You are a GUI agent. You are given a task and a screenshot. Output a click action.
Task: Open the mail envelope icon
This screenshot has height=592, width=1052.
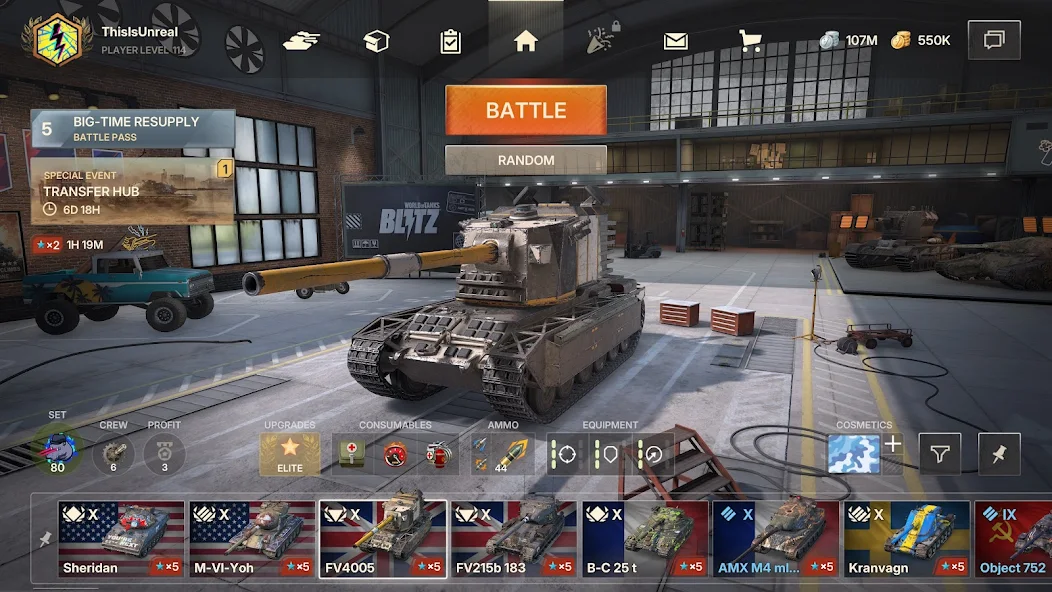coord(676,41)
